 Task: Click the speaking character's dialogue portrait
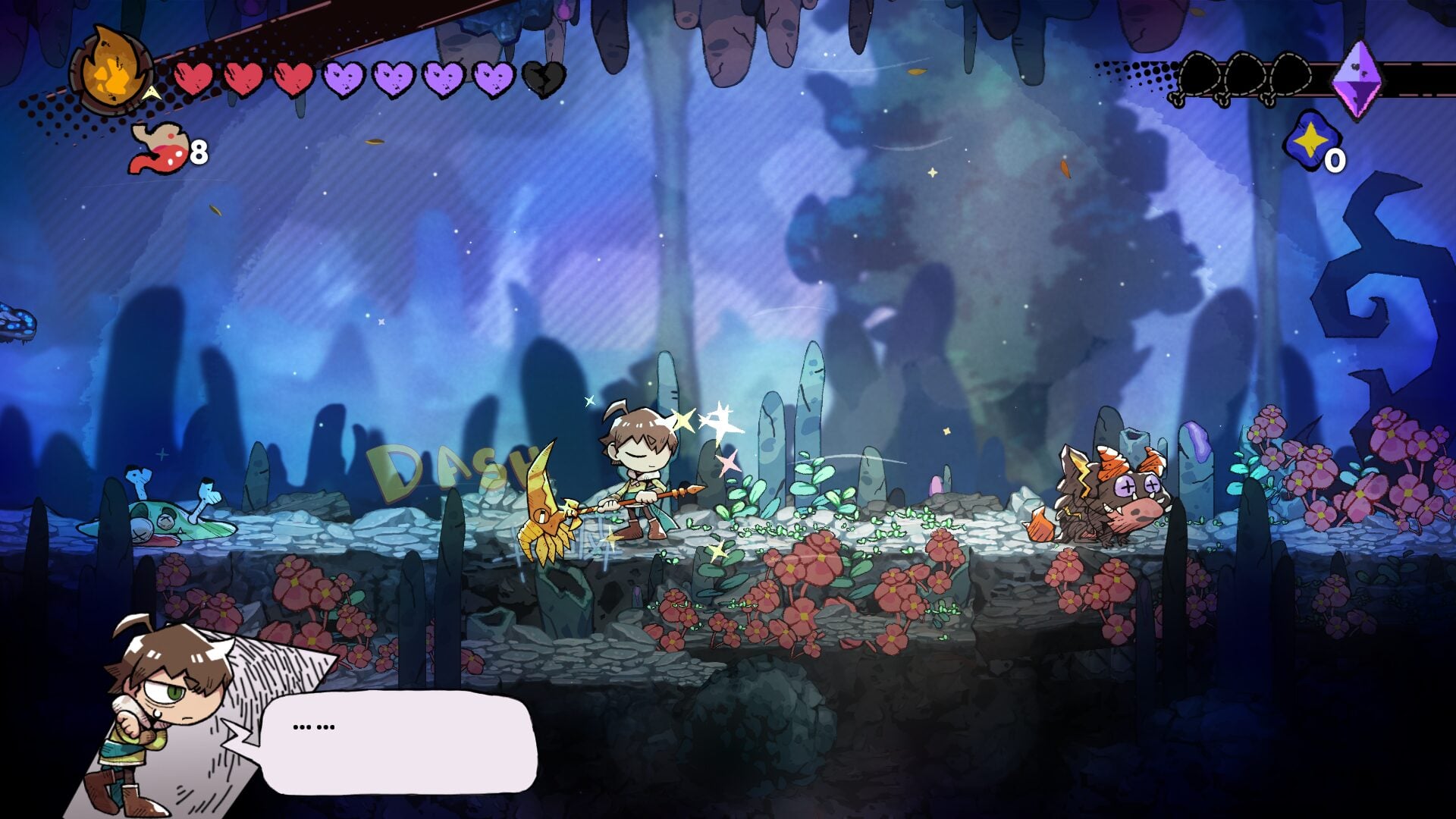tap(168, 713)
